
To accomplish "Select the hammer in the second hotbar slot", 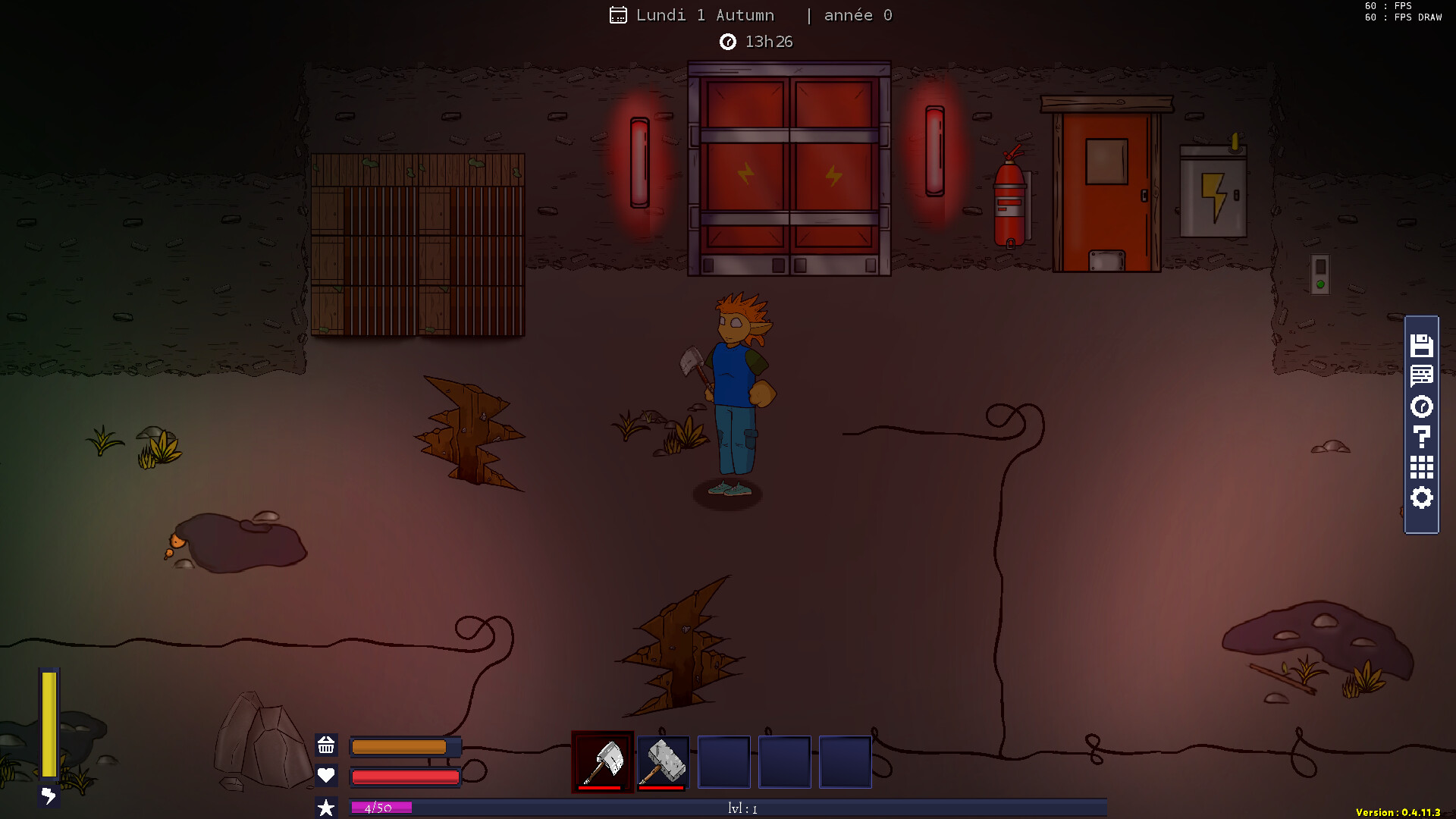I will click(661, 761).
